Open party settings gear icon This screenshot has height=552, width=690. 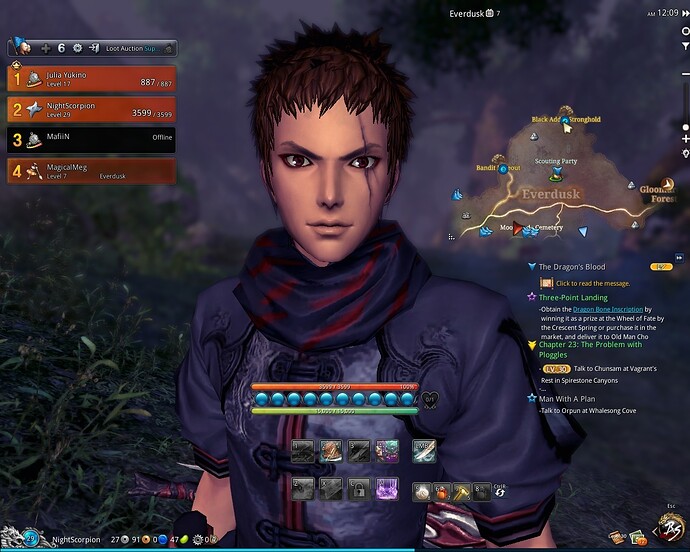tap(77, 47)
